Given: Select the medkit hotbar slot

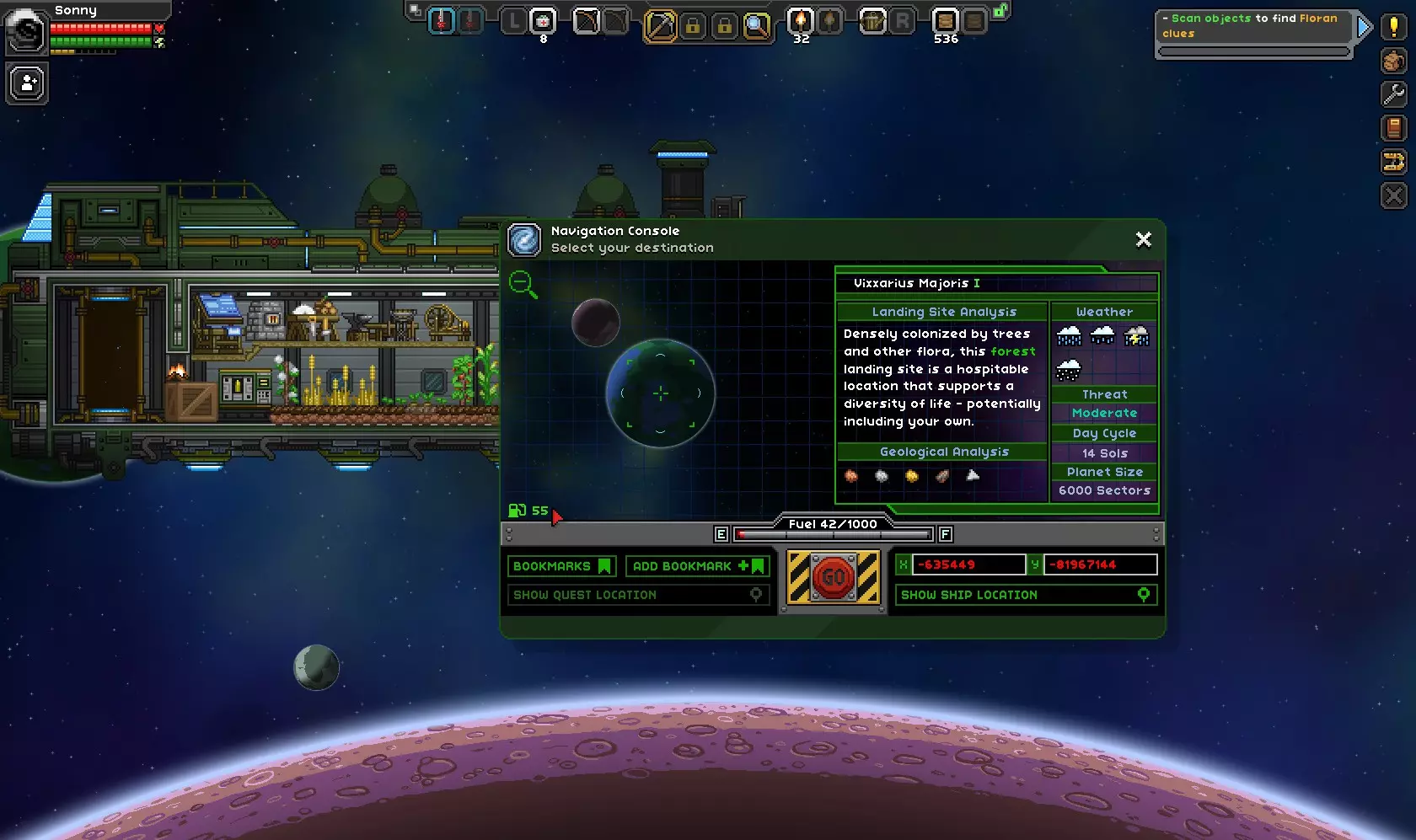Looking at the screenshot, I should point(543,20).
